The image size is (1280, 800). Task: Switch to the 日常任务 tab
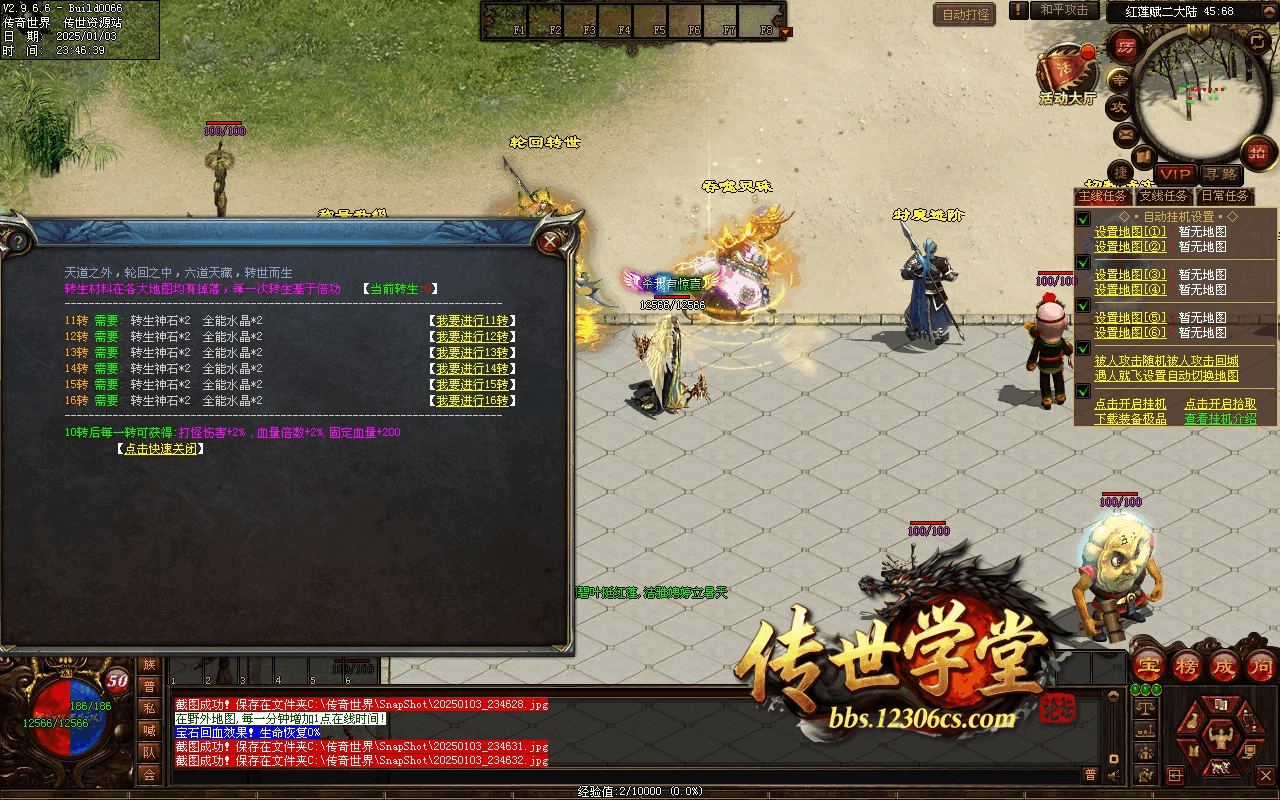click(1225, 196)
